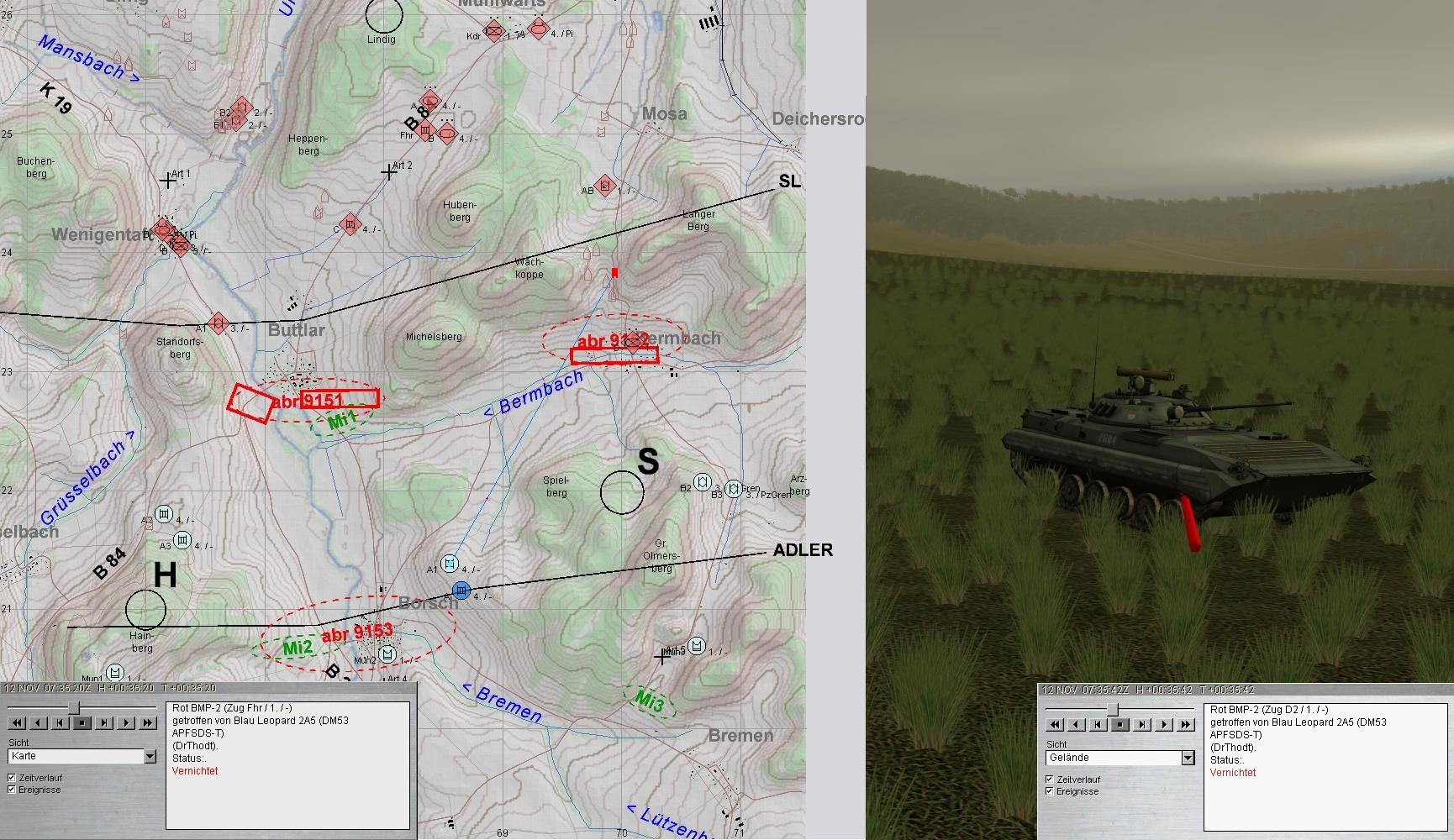Stop playback in the Gelände terrain panel
This screenshot has height=840, width=1454.
(x=1119, y=724)
